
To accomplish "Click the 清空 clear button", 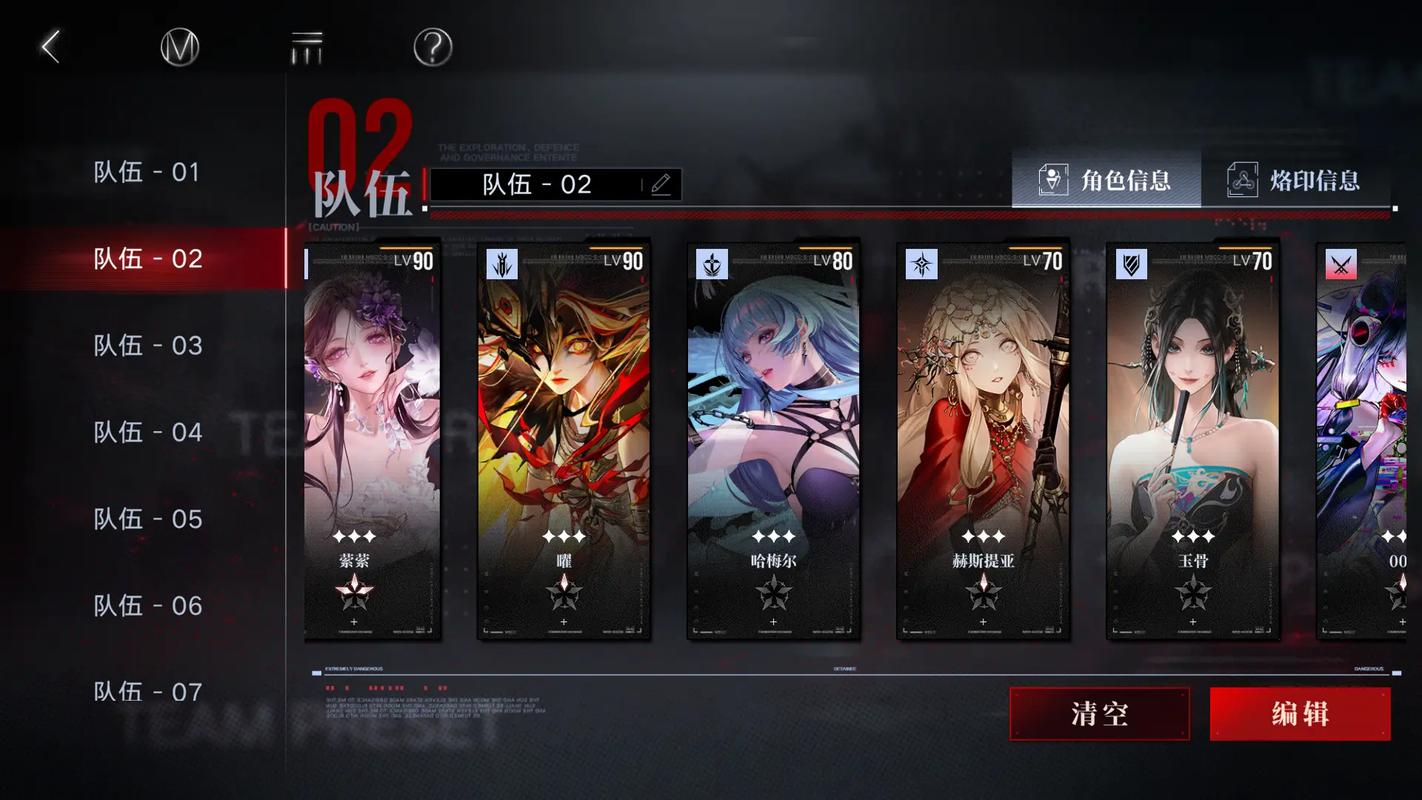I will click(1099, 713).
